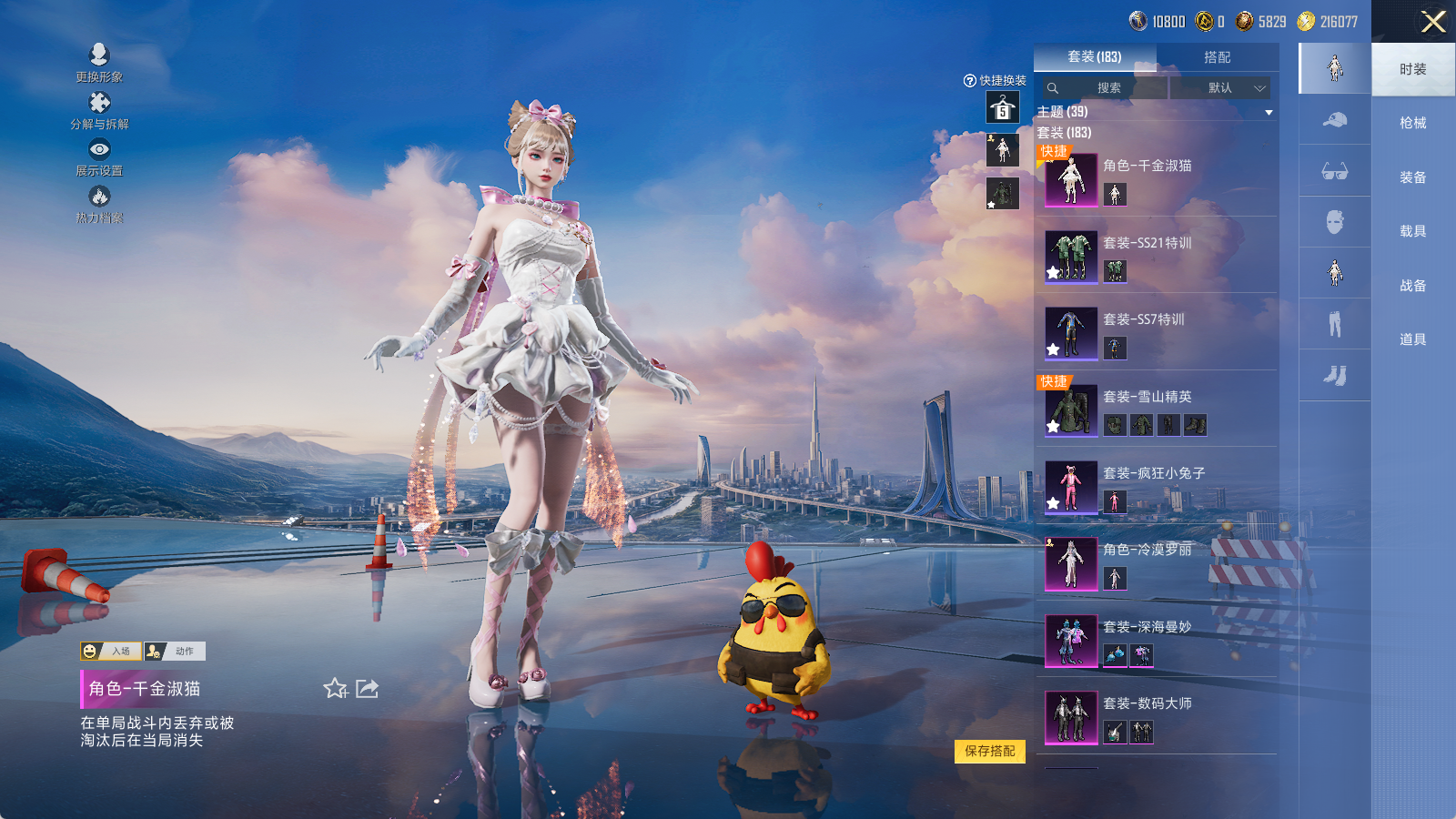Save the outfit with 保存搭配
1456x819 pixels.
[989, 751]
